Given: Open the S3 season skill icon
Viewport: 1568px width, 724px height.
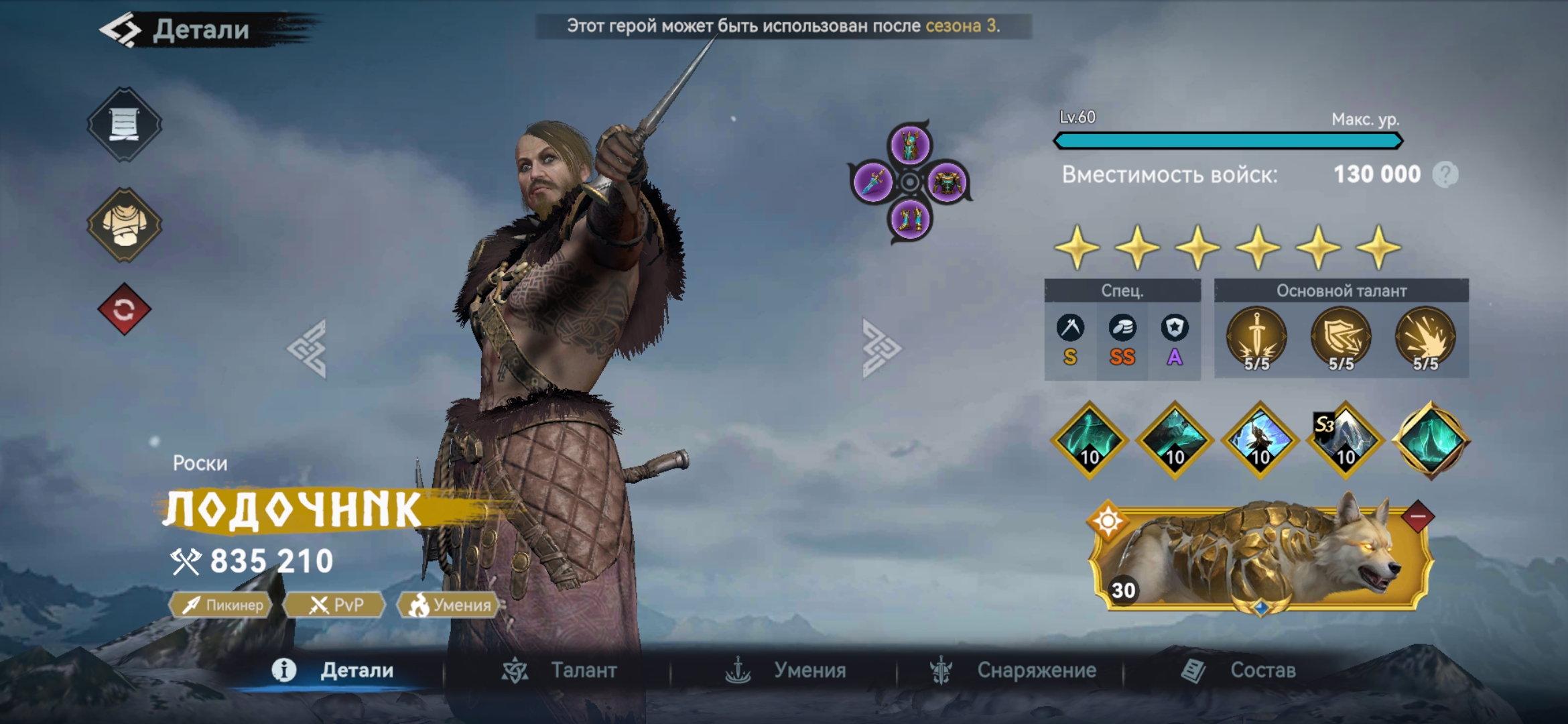Looking at the screenshot, I should tap(1344, 440).
